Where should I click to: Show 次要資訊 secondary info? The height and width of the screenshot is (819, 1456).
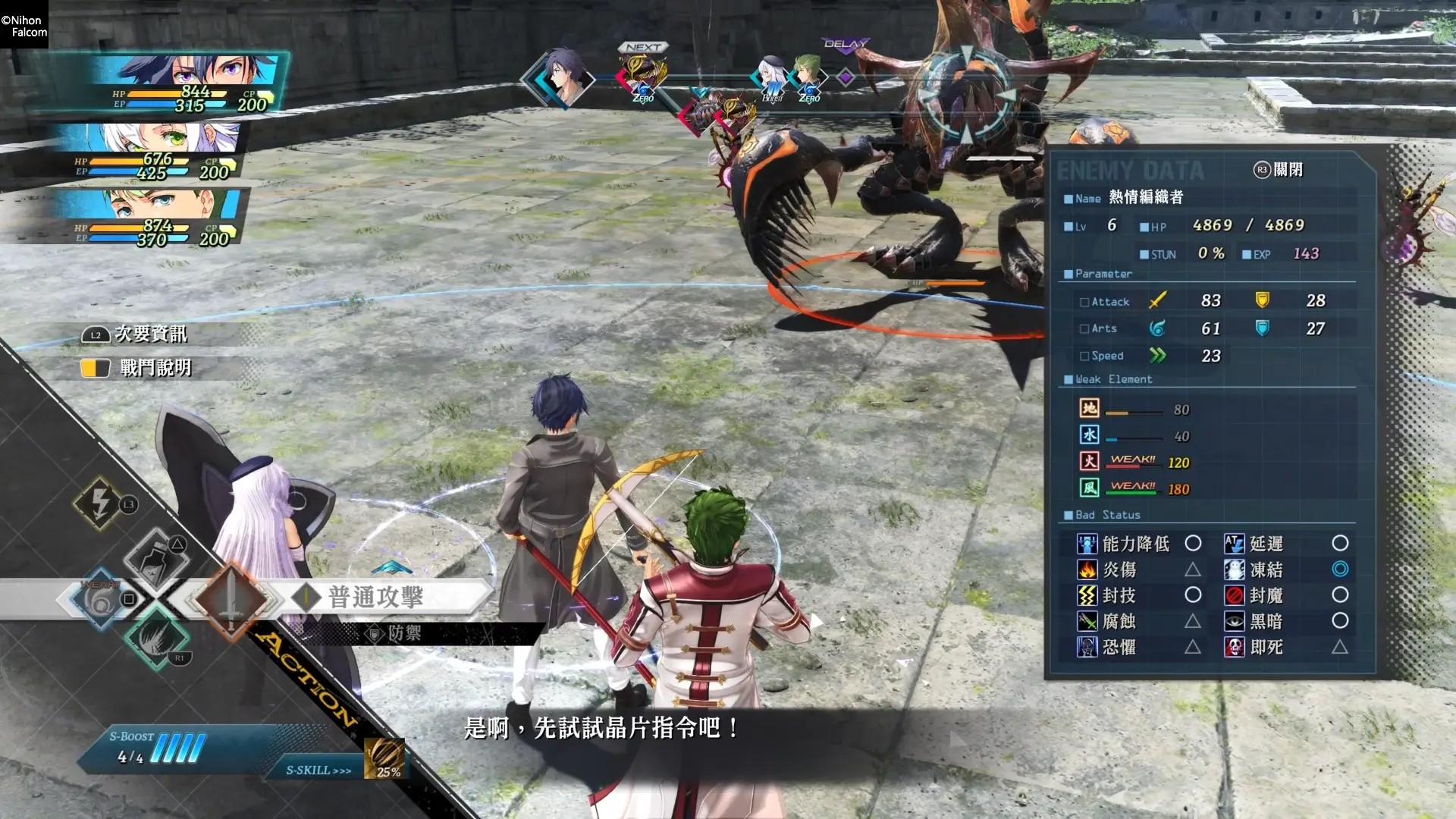point(149,334)
